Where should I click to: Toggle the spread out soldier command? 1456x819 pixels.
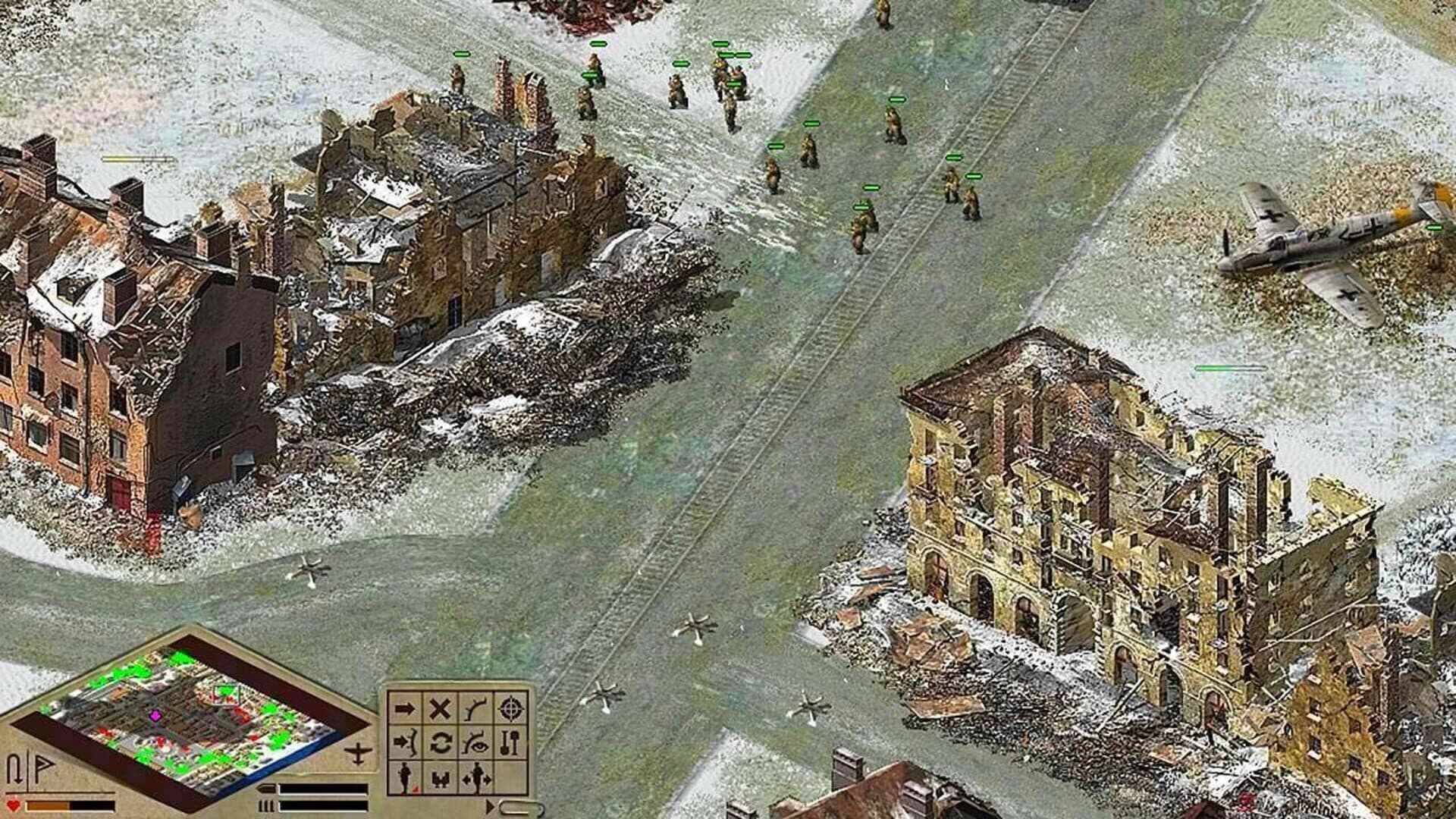coord(475,778)
